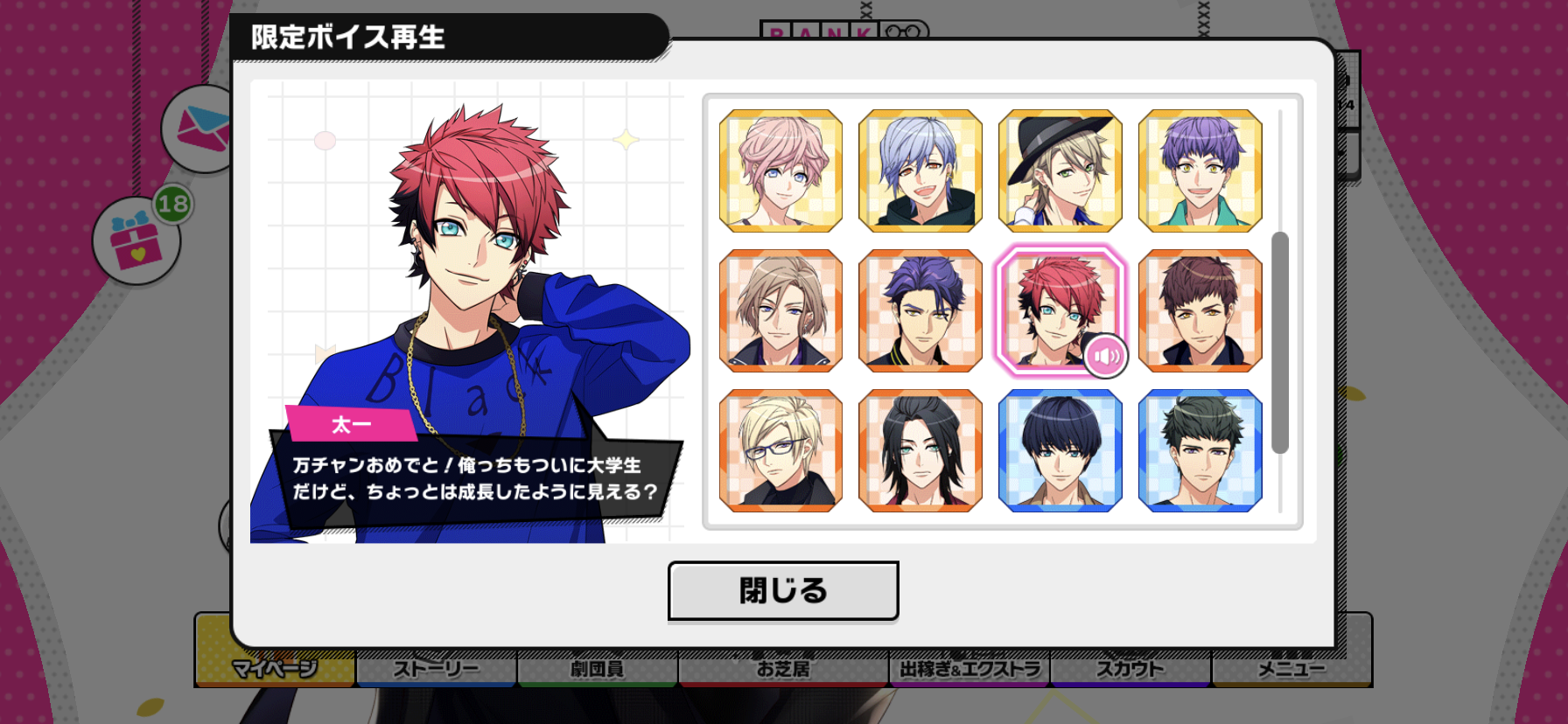The image size is (1568, 724).
Task: Choose the light blue-haired character in black hoodie
Action: 920,171
